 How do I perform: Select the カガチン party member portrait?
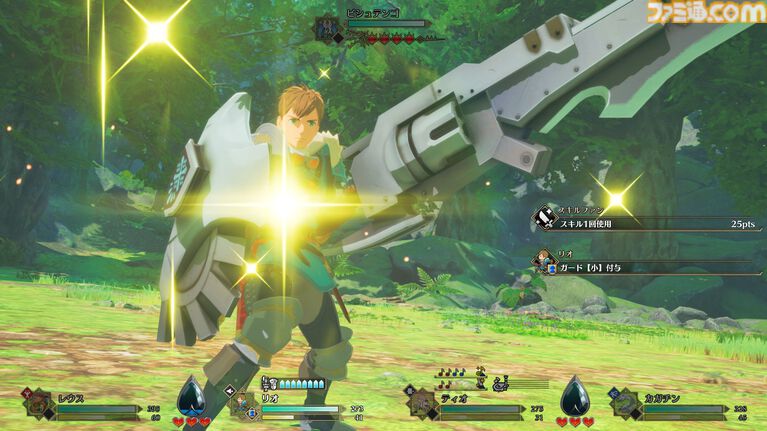coord(626,405)
